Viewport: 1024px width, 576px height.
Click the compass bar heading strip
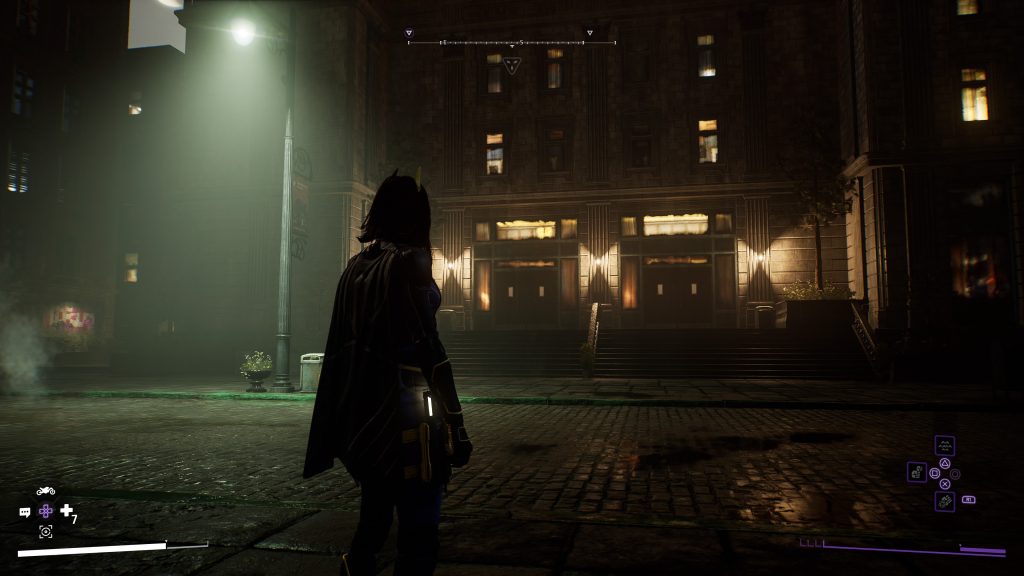click(x=511, y=43)
